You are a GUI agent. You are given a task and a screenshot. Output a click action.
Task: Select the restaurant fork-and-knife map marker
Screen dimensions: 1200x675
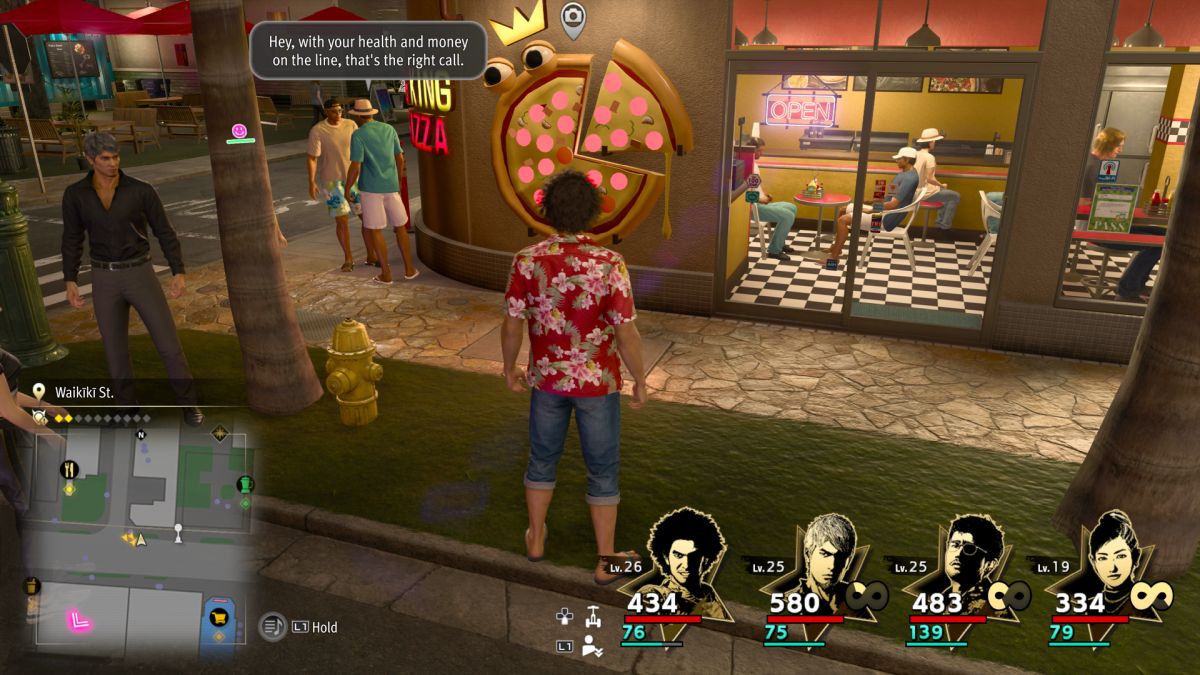(x=69, y=469)
